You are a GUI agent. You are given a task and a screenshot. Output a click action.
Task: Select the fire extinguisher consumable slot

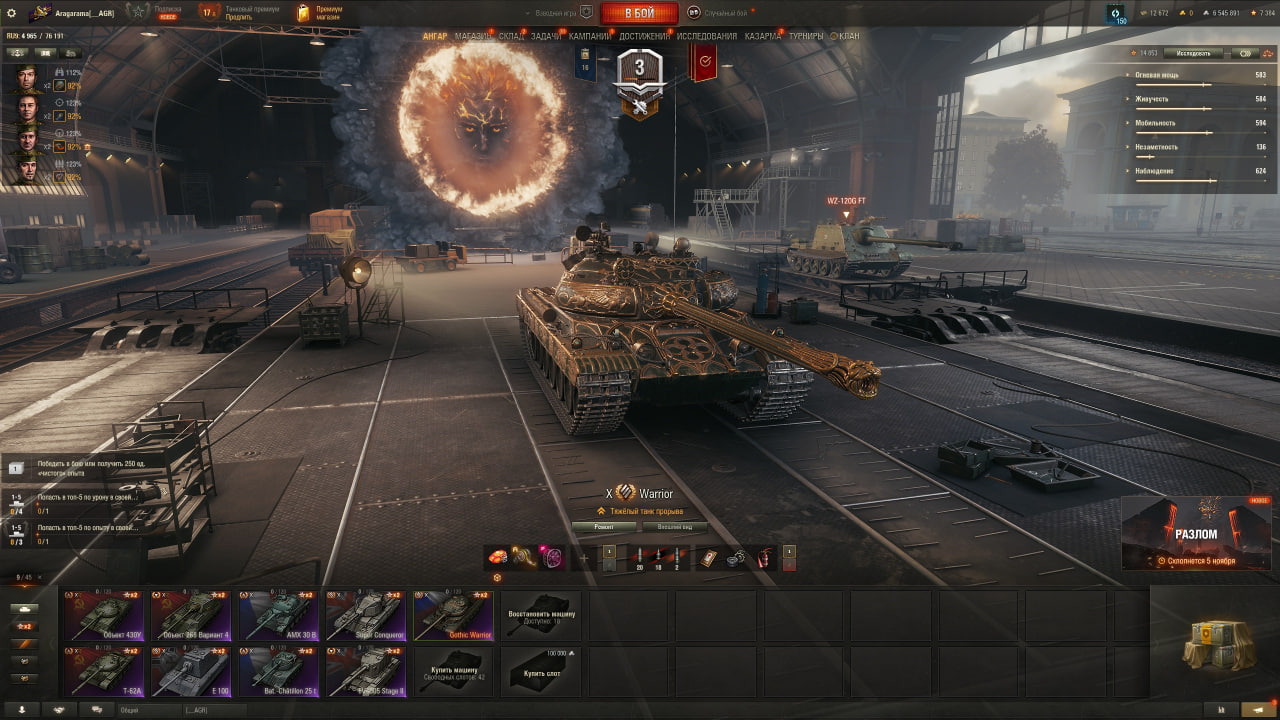coord(765,558)
